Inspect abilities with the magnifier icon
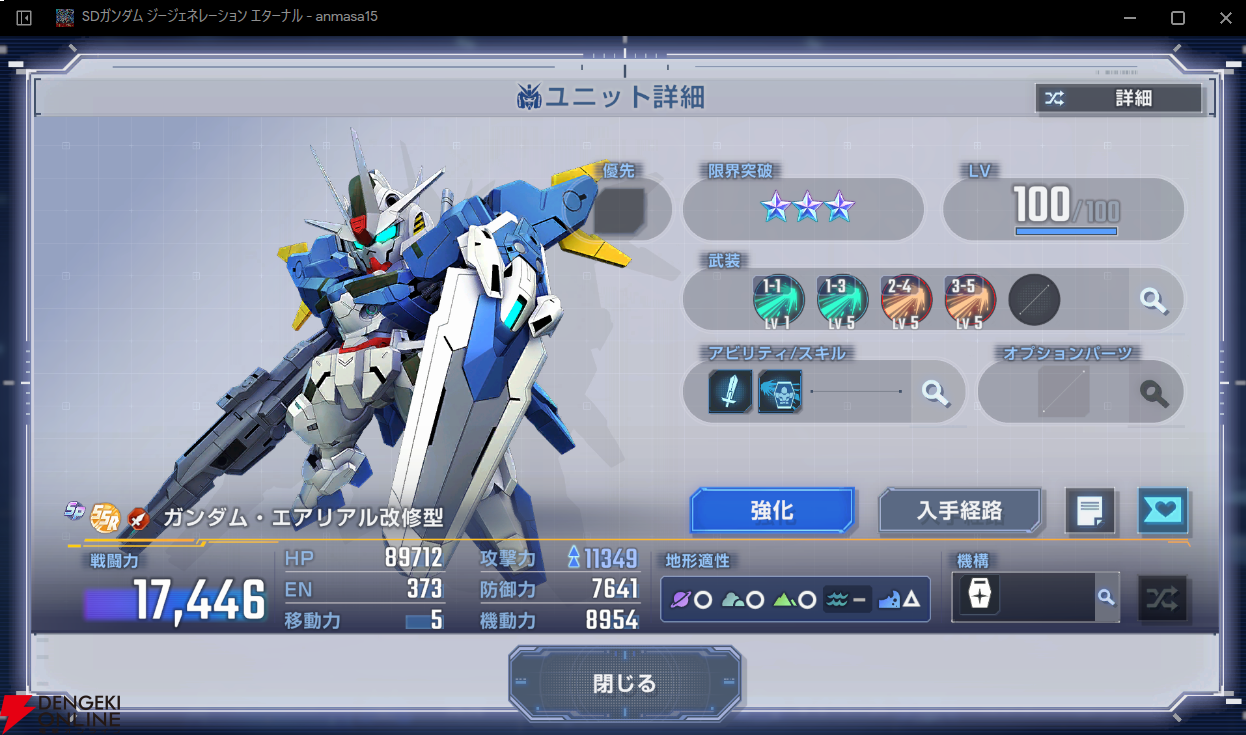 936,392
